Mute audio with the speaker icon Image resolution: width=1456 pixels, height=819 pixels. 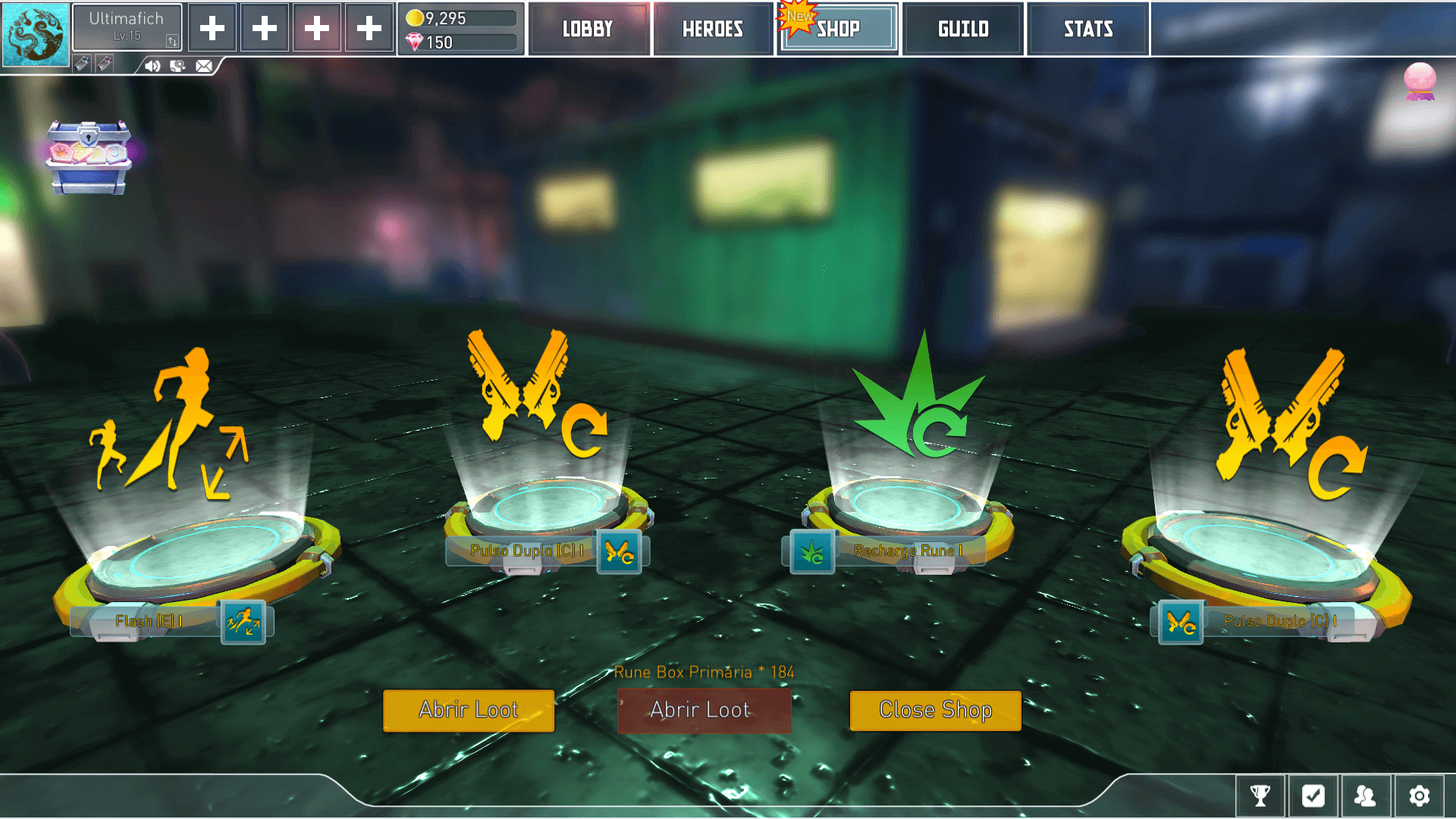tap(151, 66)
